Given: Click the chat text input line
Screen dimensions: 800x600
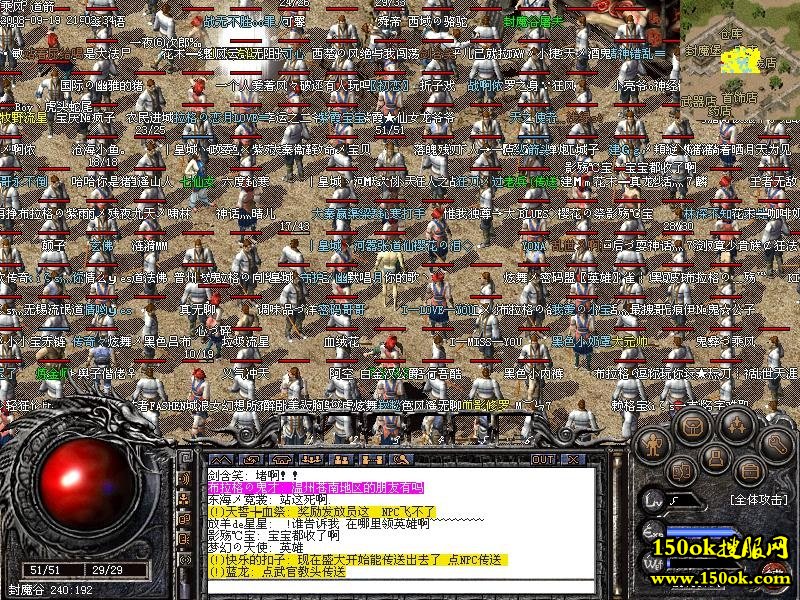Looking at the screenshot, I should coord(400,588).
